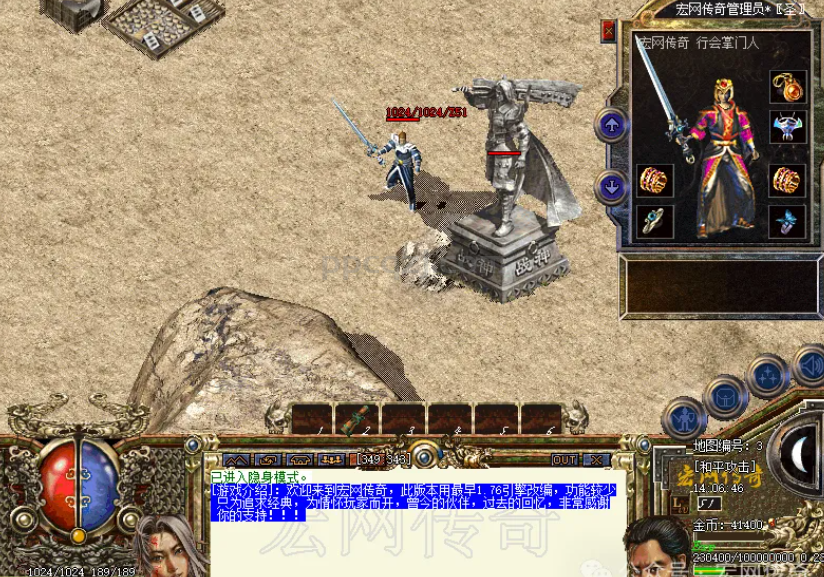Select the right blue-gem ring slot
The image size is (824, 577).
[788, 222]
